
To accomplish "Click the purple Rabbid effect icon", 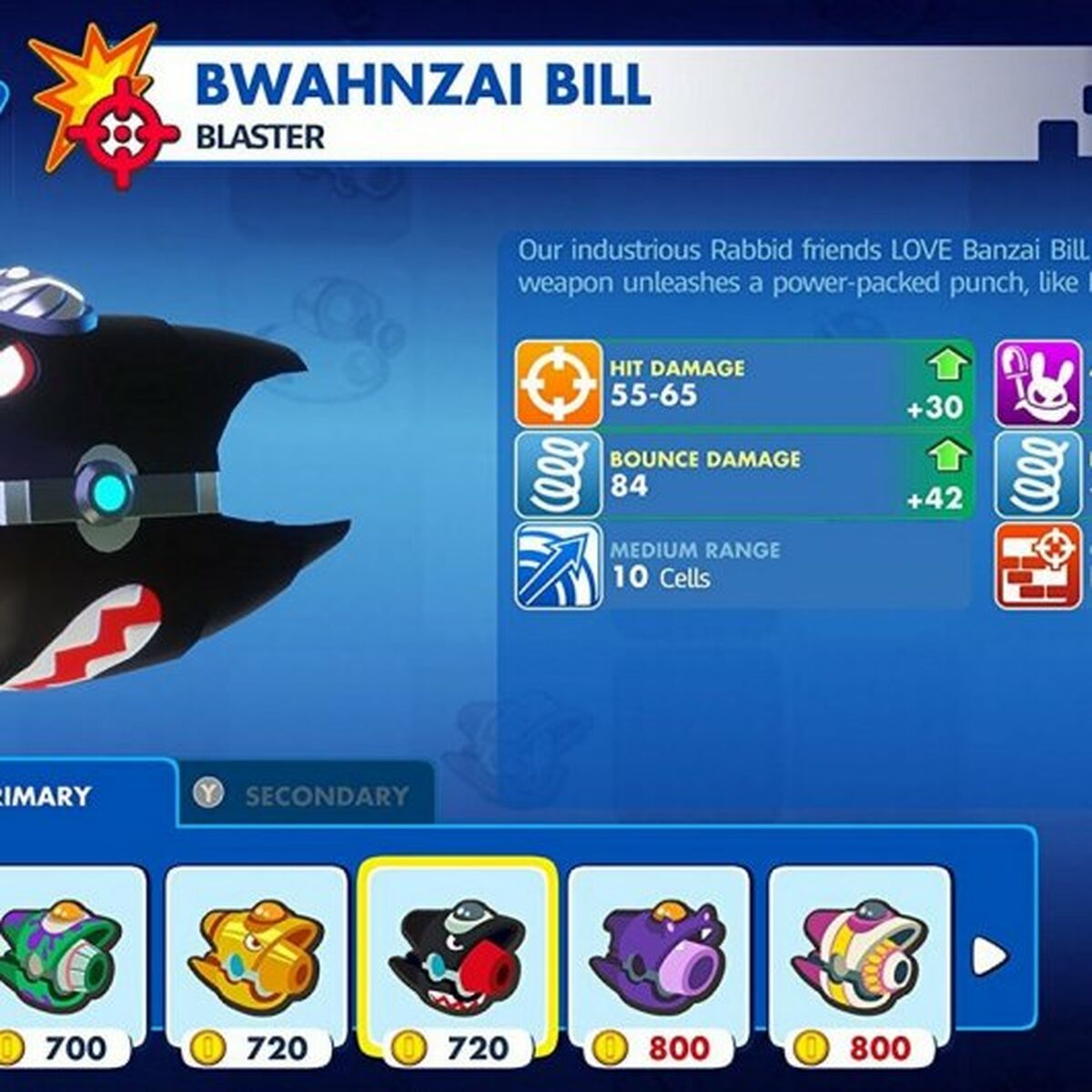I will coord(1038,383).
